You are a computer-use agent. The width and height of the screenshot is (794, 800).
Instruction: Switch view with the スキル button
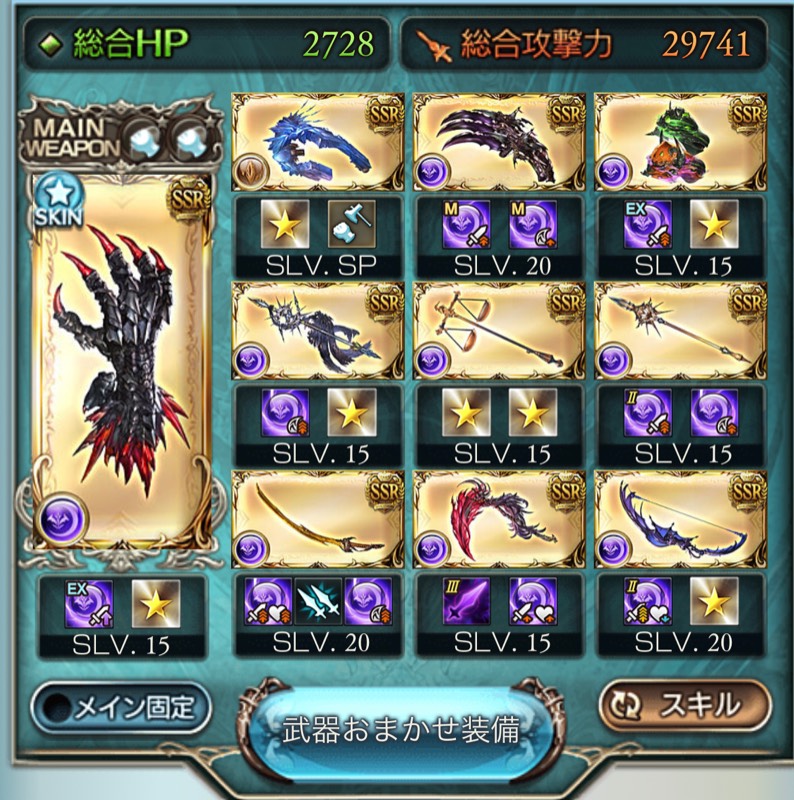685,706
